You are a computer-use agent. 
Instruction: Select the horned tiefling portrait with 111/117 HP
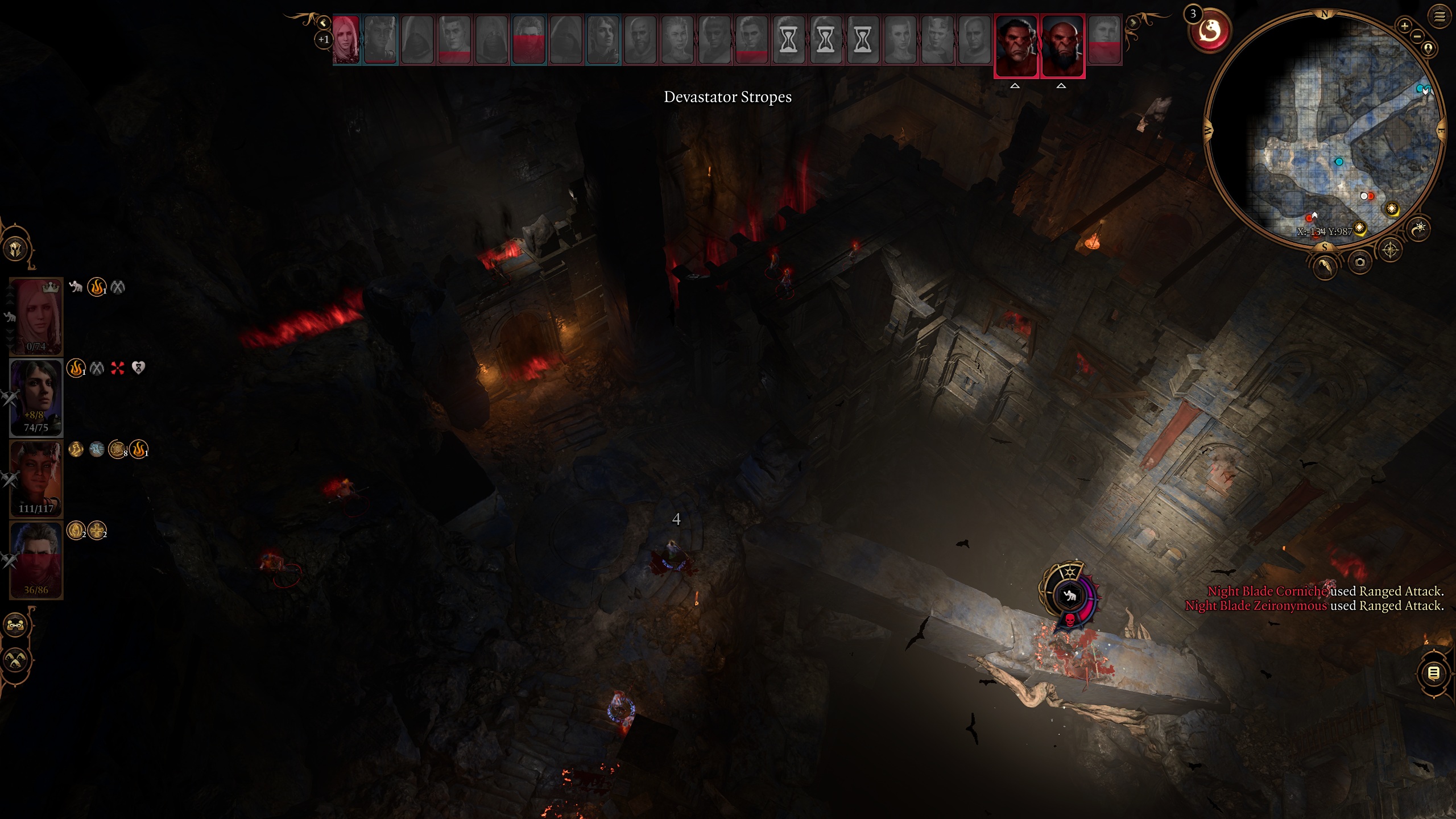(x=36, y=479)
